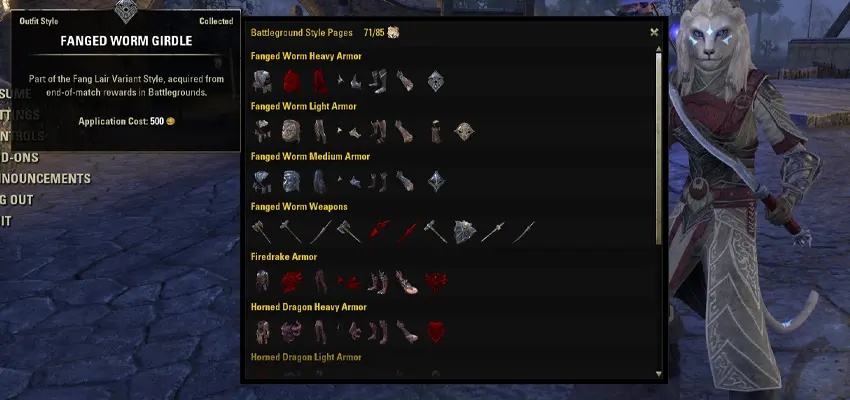
Task: Open the Add-Ons menu entry
Action: click(18, 158)
